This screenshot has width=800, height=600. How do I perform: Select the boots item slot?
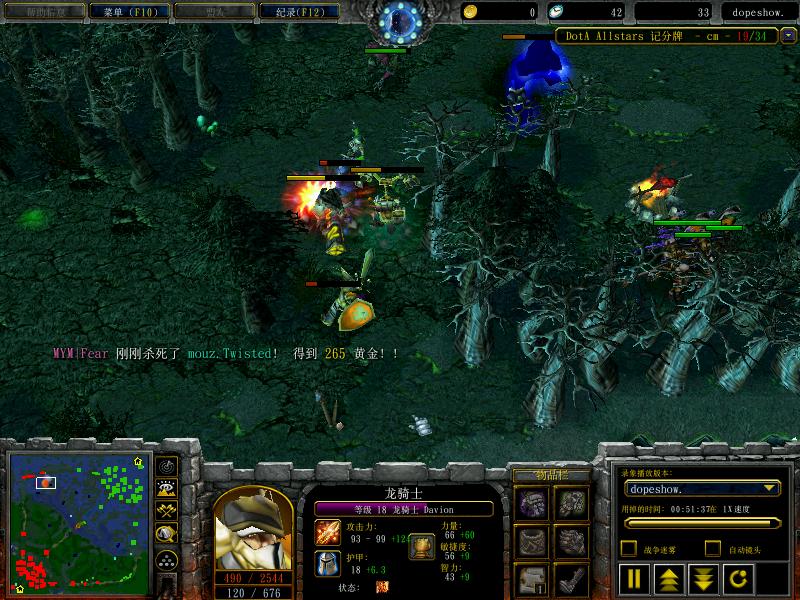click(572, 578)
